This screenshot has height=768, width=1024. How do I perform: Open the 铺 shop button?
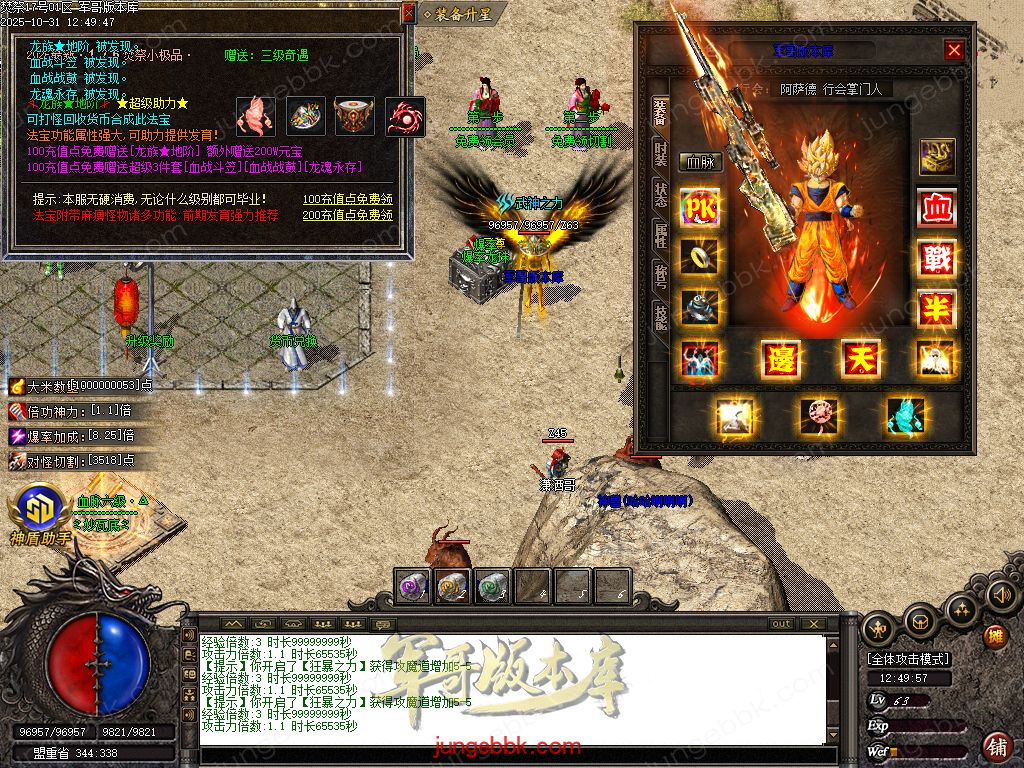[996, 746]
